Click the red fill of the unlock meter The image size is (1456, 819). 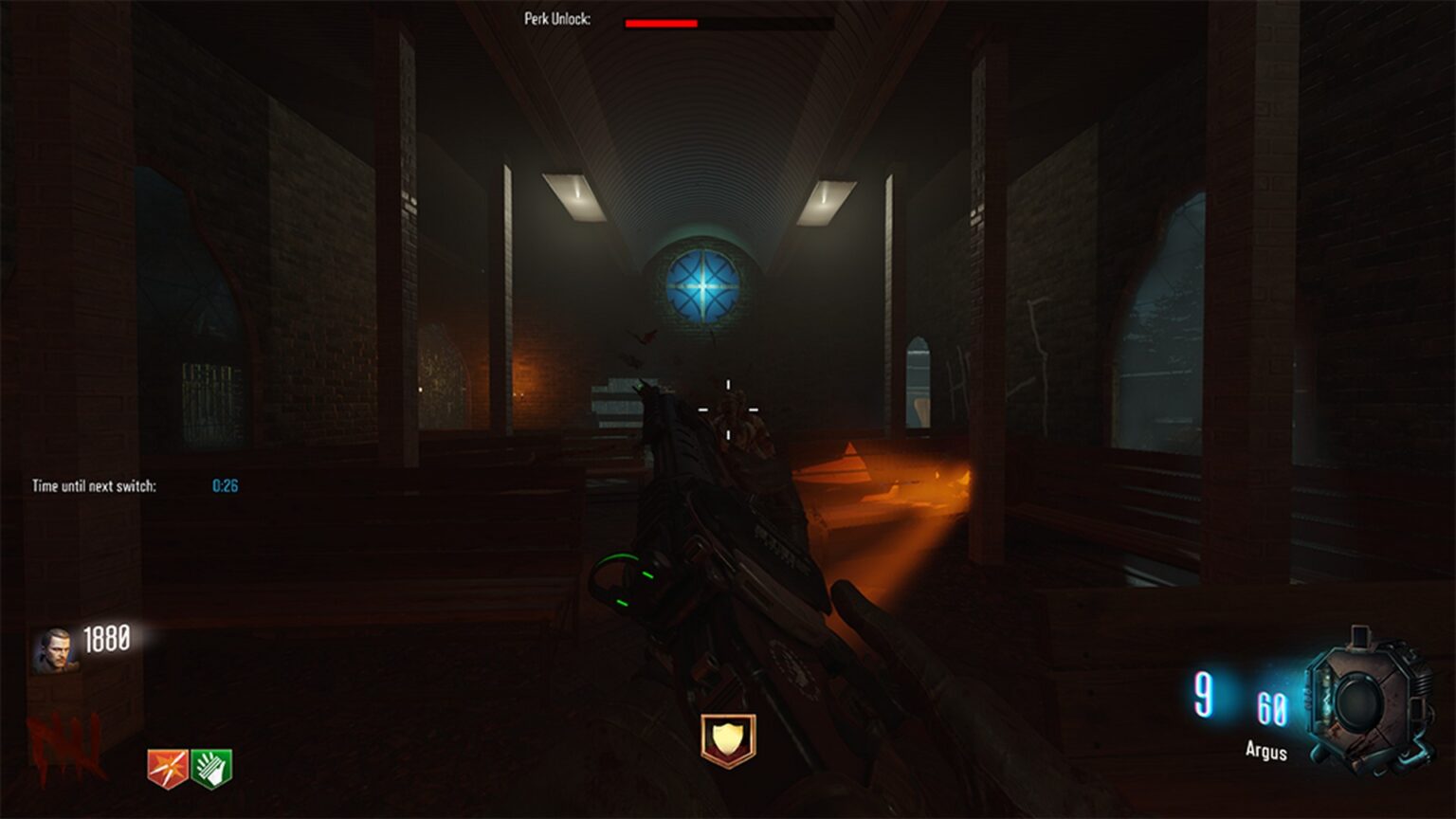tap(659, 20)
